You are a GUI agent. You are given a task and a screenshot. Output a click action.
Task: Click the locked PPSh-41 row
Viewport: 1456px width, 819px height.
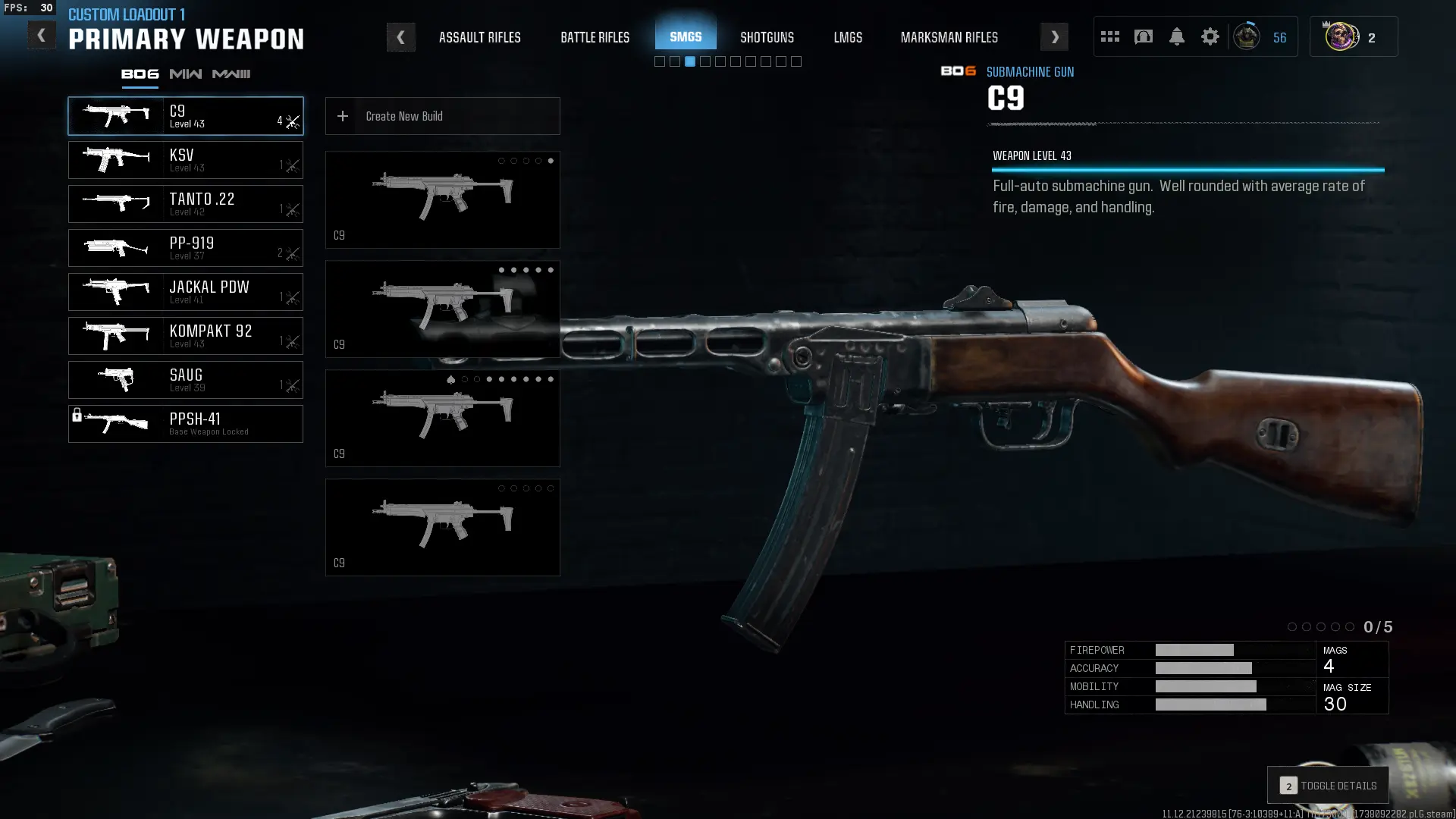click(186, 424)
